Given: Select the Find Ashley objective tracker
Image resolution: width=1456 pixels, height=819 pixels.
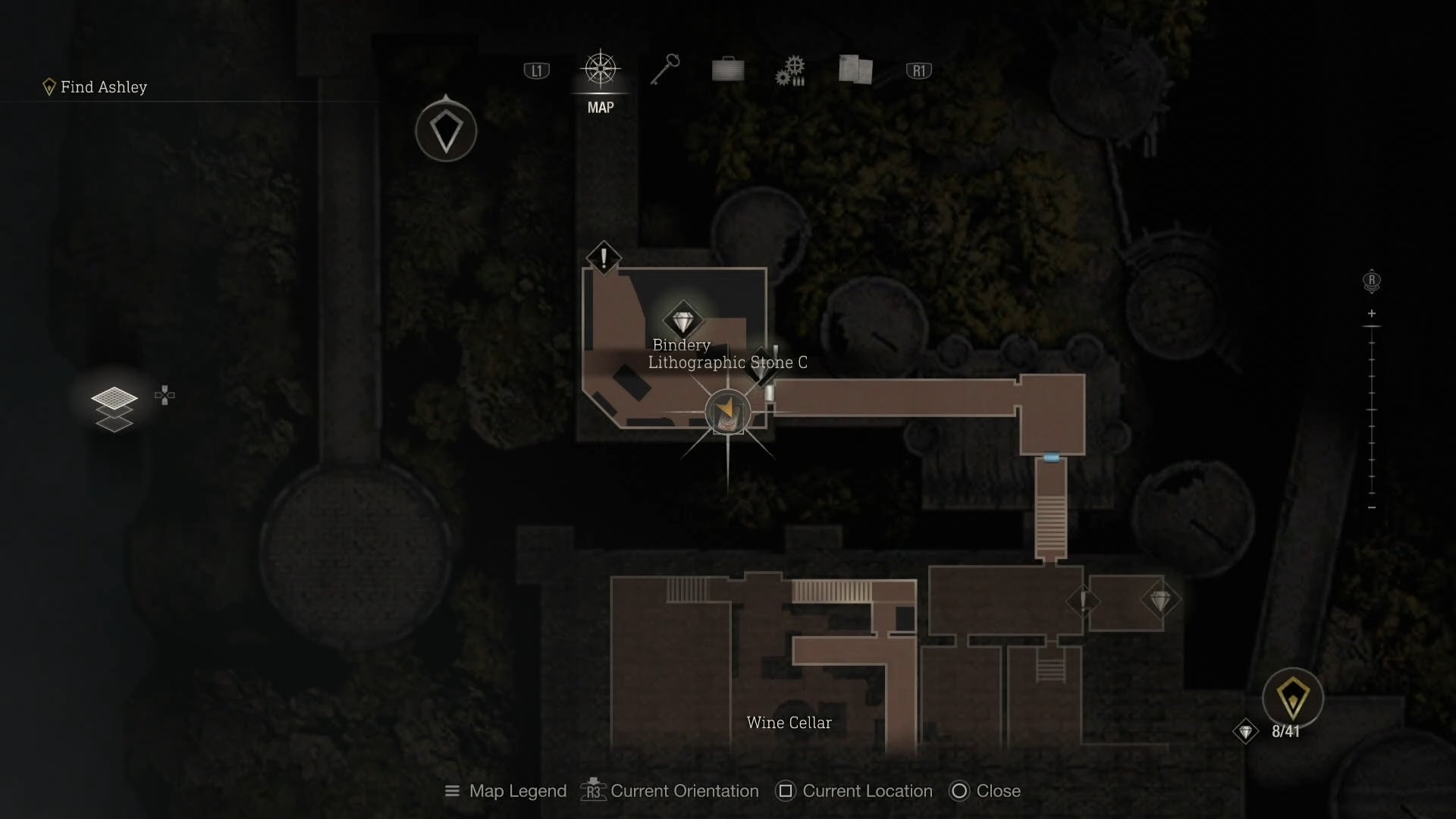Looking at the screenshot, I should click(96, 87).
